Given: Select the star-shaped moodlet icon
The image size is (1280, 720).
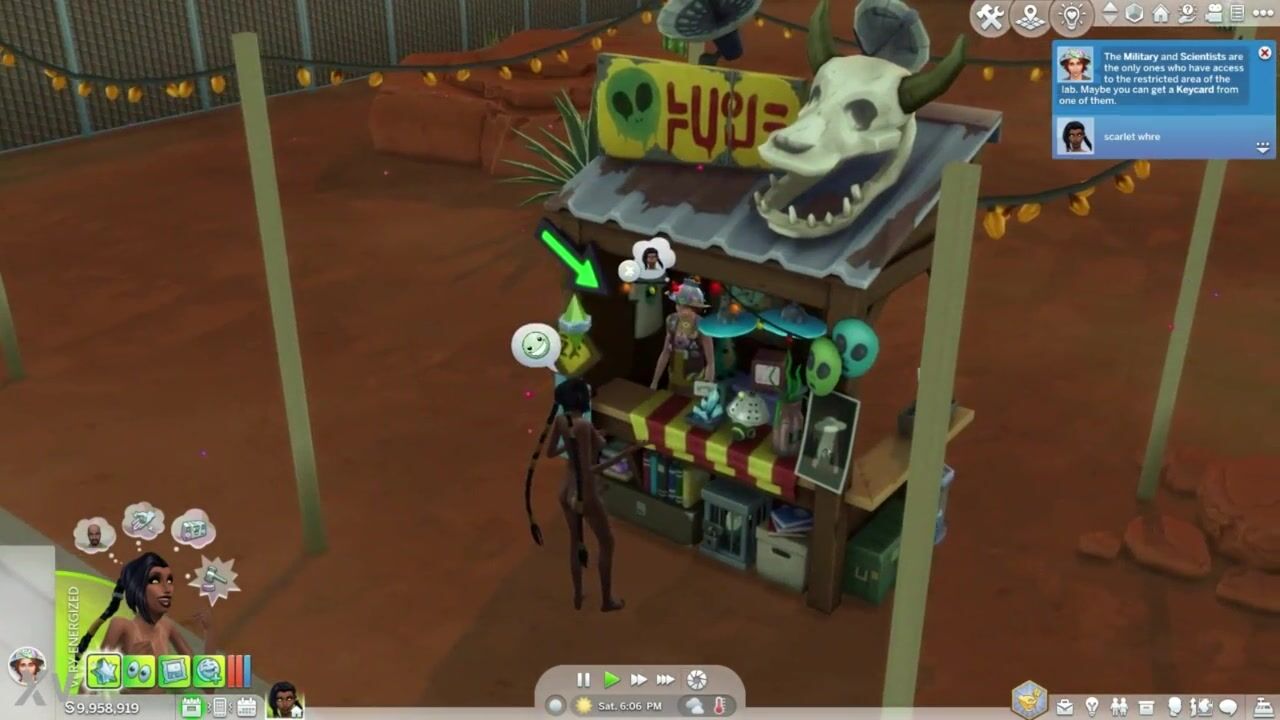Looking at the screenshot, I should (x=104, y=670).
